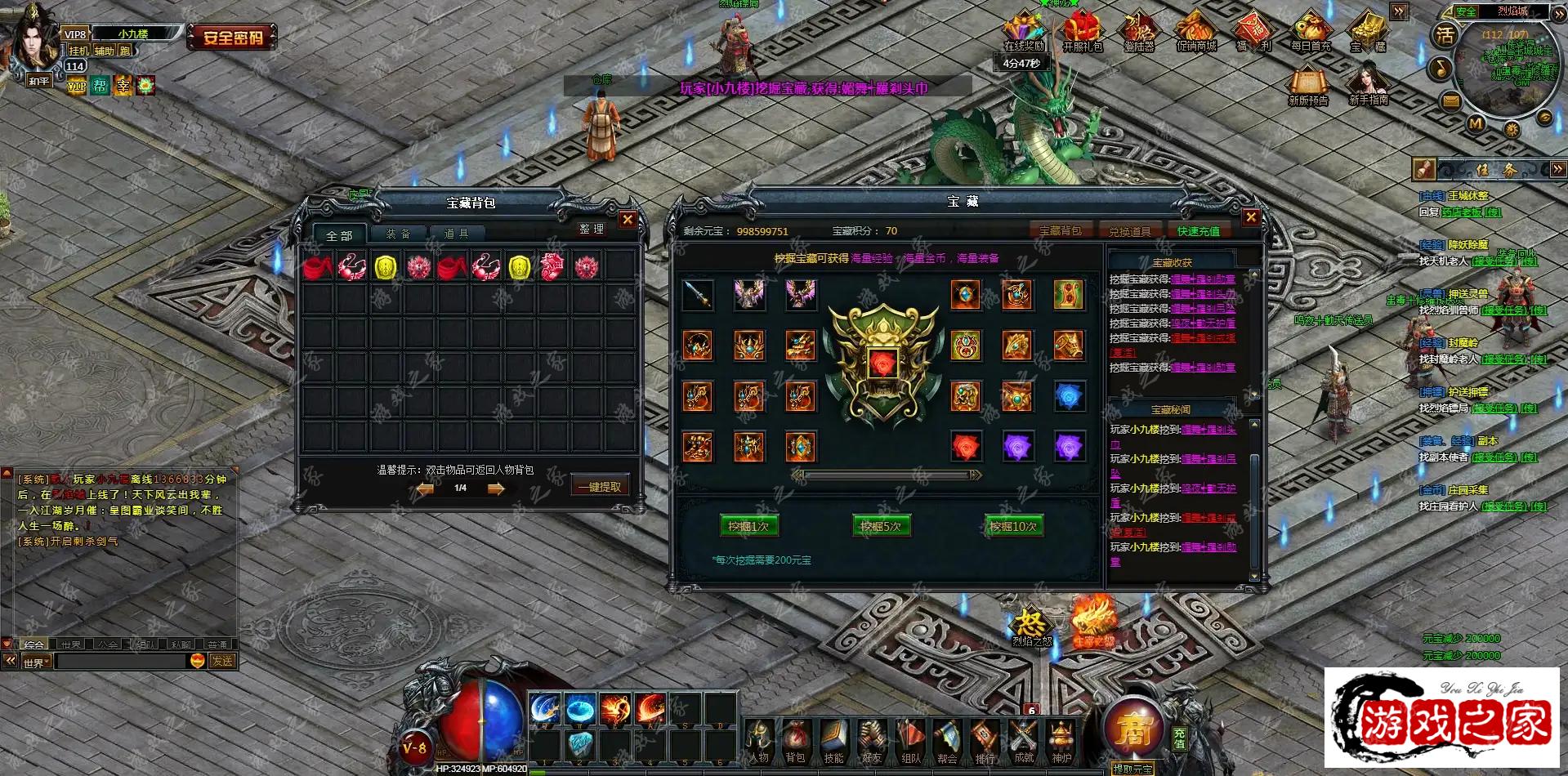
Task: Open the 在线奖励 online reward gift
Action: point(1024,33)
